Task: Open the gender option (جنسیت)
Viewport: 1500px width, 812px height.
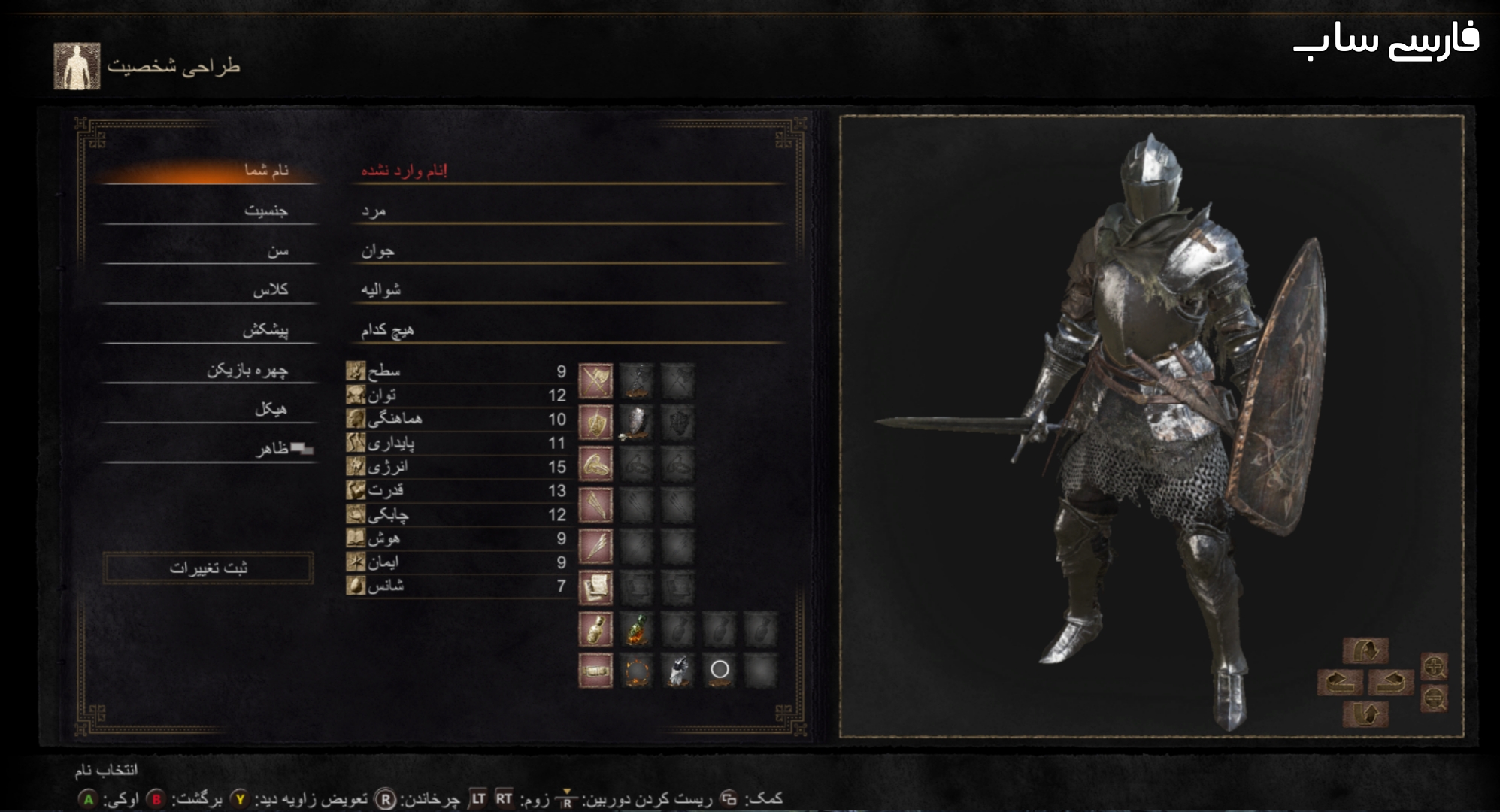Action: 266,211
